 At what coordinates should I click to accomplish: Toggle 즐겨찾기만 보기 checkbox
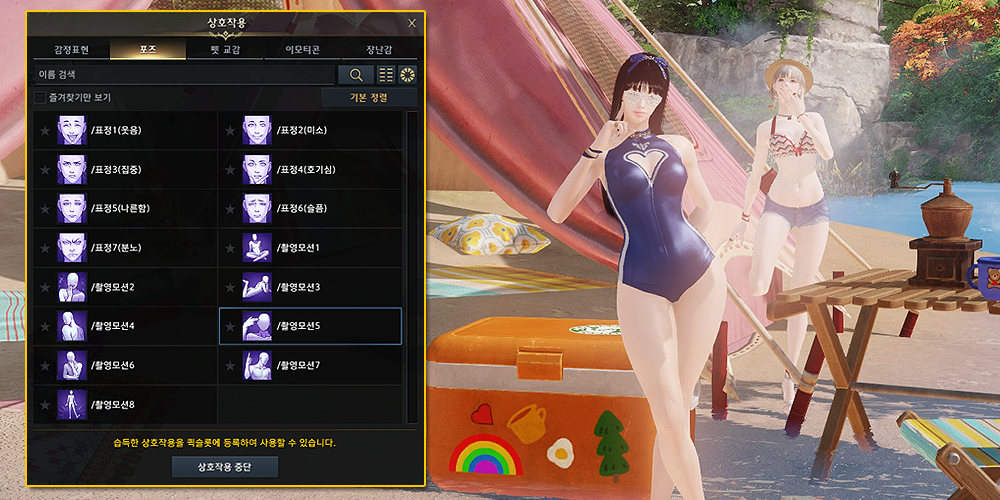(41, 98)
